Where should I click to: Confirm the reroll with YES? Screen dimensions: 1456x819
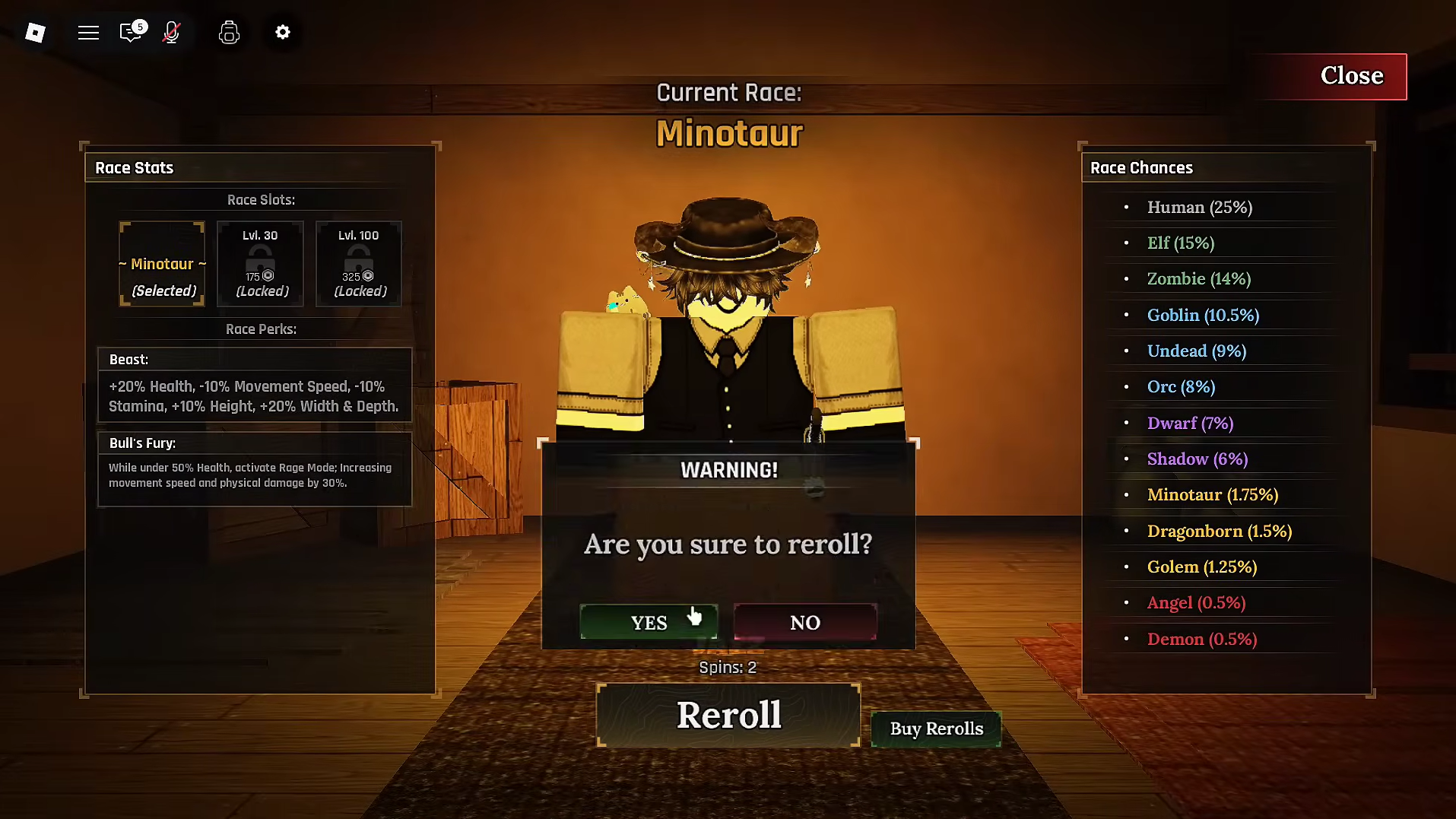tap(649, 622)
